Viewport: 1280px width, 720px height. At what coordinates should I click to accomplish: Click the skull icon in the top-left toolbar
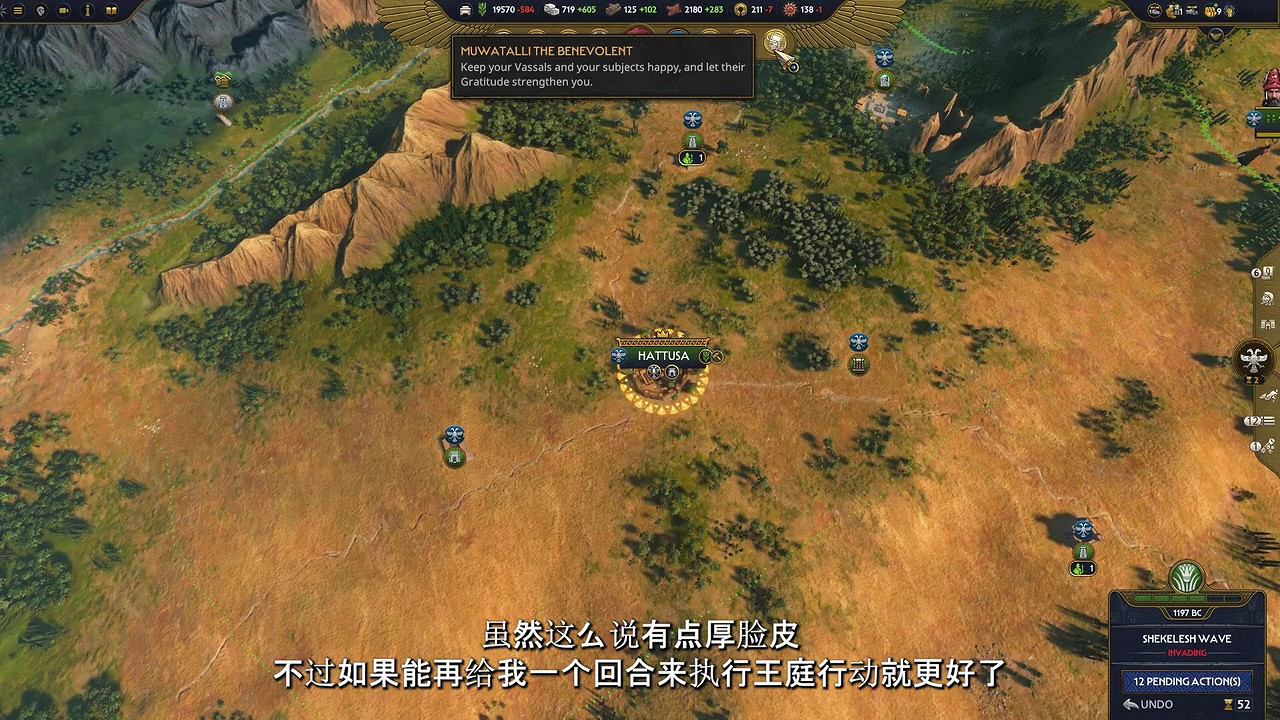(x=40, y=10)
